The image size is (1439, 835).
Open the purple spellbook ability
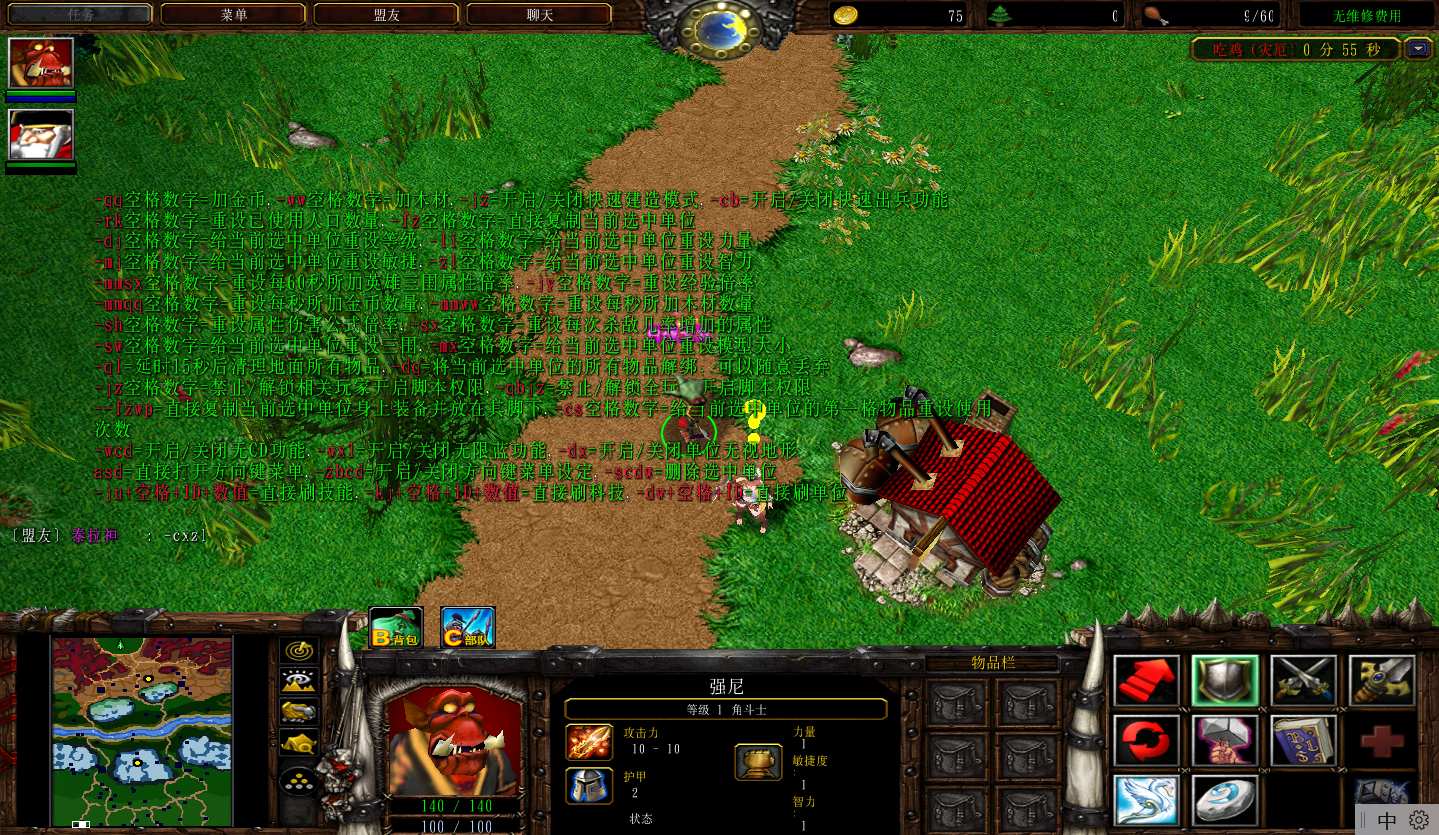pyautogui.click(x=1303, y=741)
